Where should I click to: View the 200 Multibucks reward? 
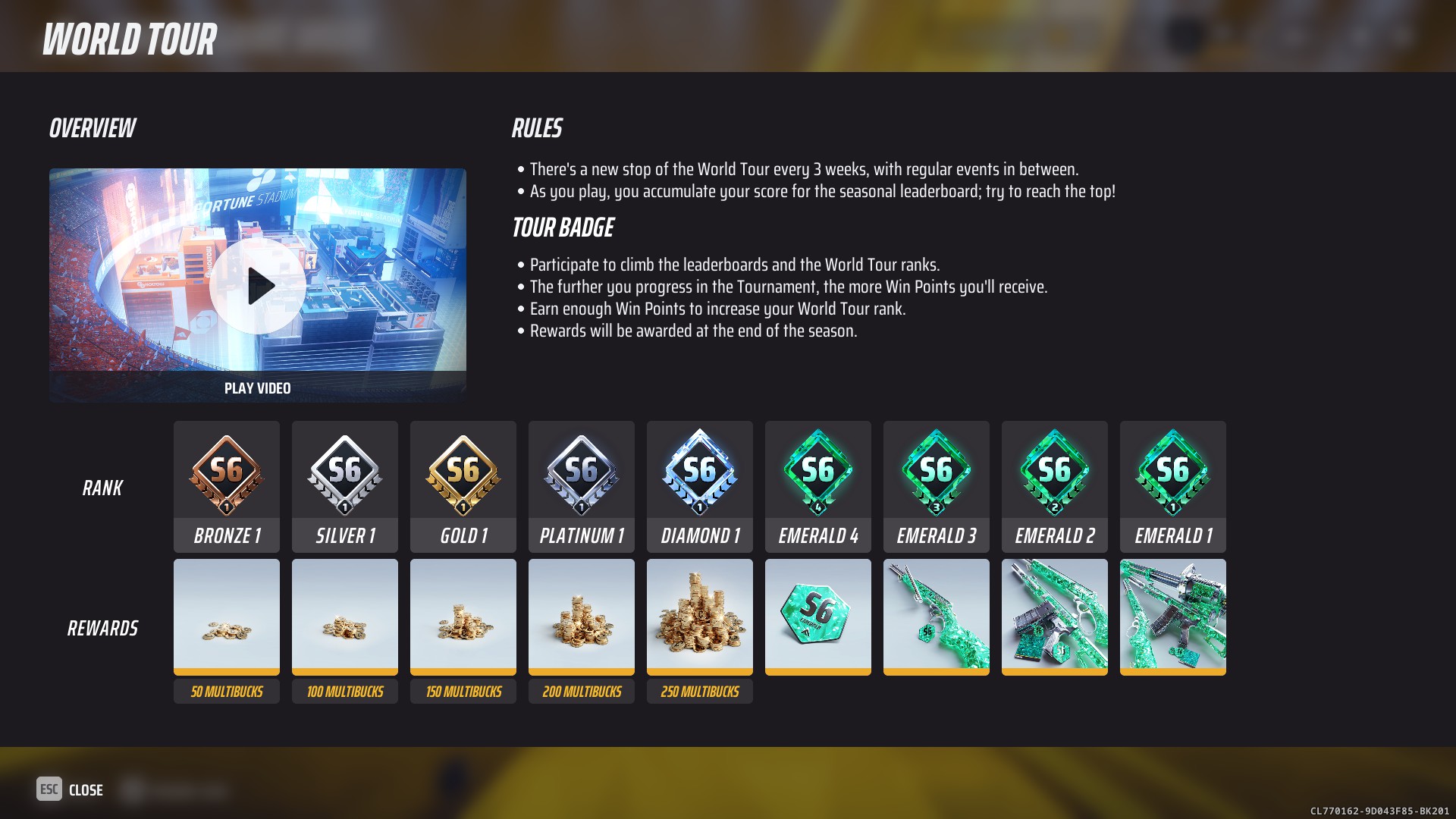pyautogui.click(x=581, y=616)
